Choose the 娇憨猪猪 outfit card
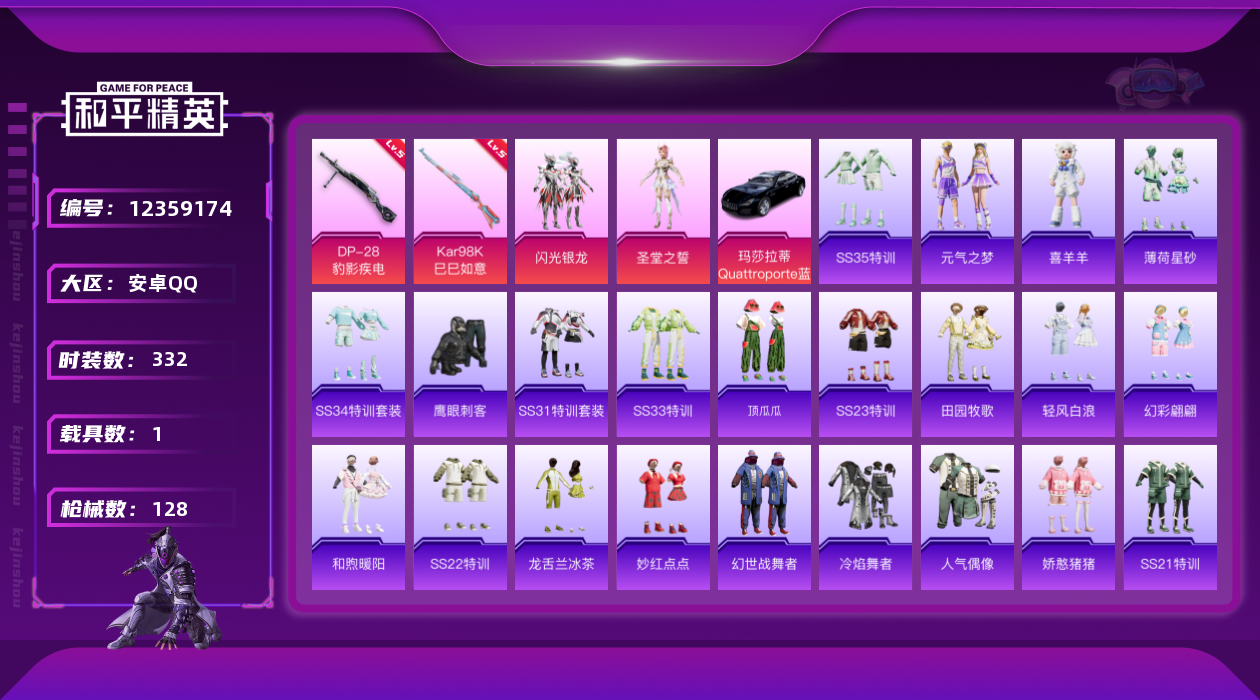This screenshot has width=1260, height=700. (1068, 516)
